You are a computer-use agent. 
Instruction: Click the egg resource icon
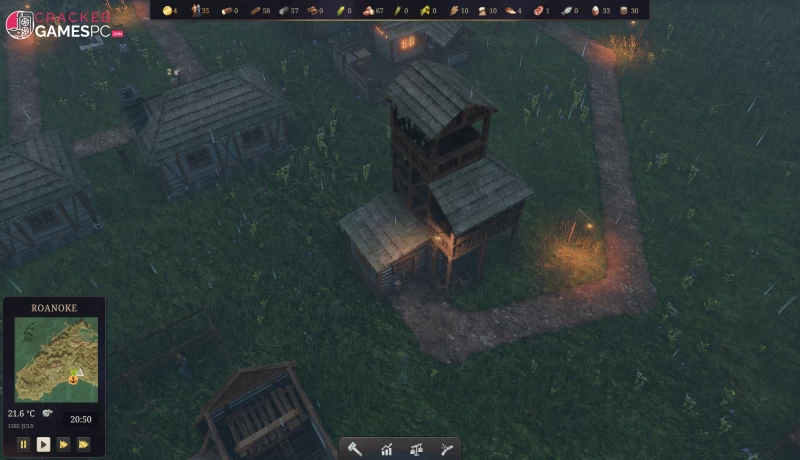tap(596, 10)
